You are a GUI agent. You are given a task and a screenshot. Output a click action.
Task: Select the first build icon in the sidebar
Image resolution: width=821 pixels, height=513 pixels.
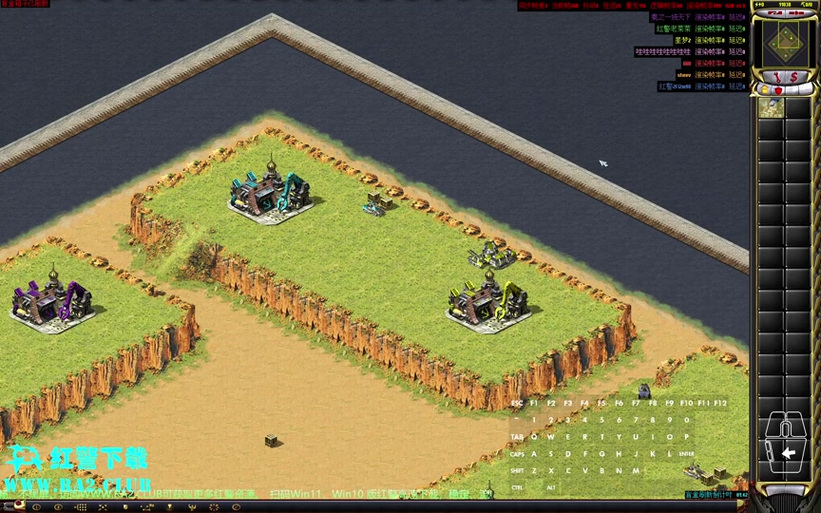pos(771,107)
